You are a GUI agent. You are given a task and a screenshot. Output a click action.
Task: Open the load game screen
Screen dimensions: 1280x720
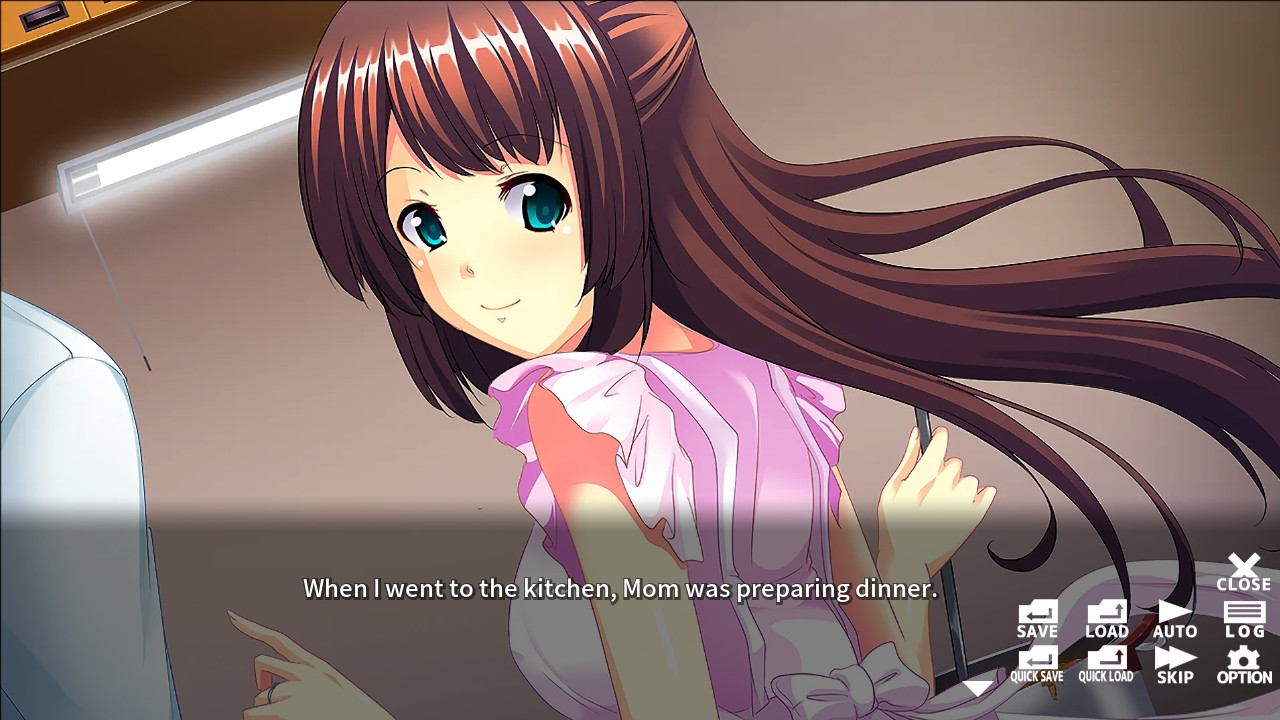[x=1106, y=618]
